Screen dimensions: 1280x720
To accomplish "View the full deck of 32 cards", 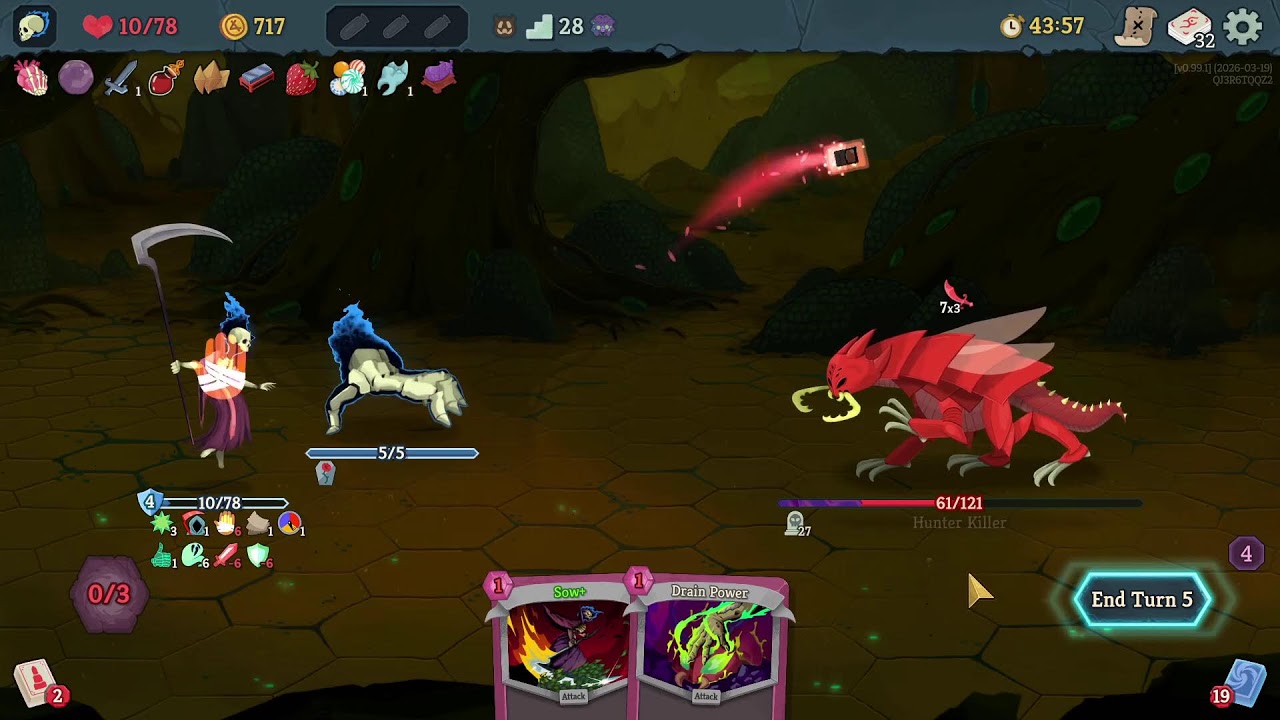I will 1189,27.
